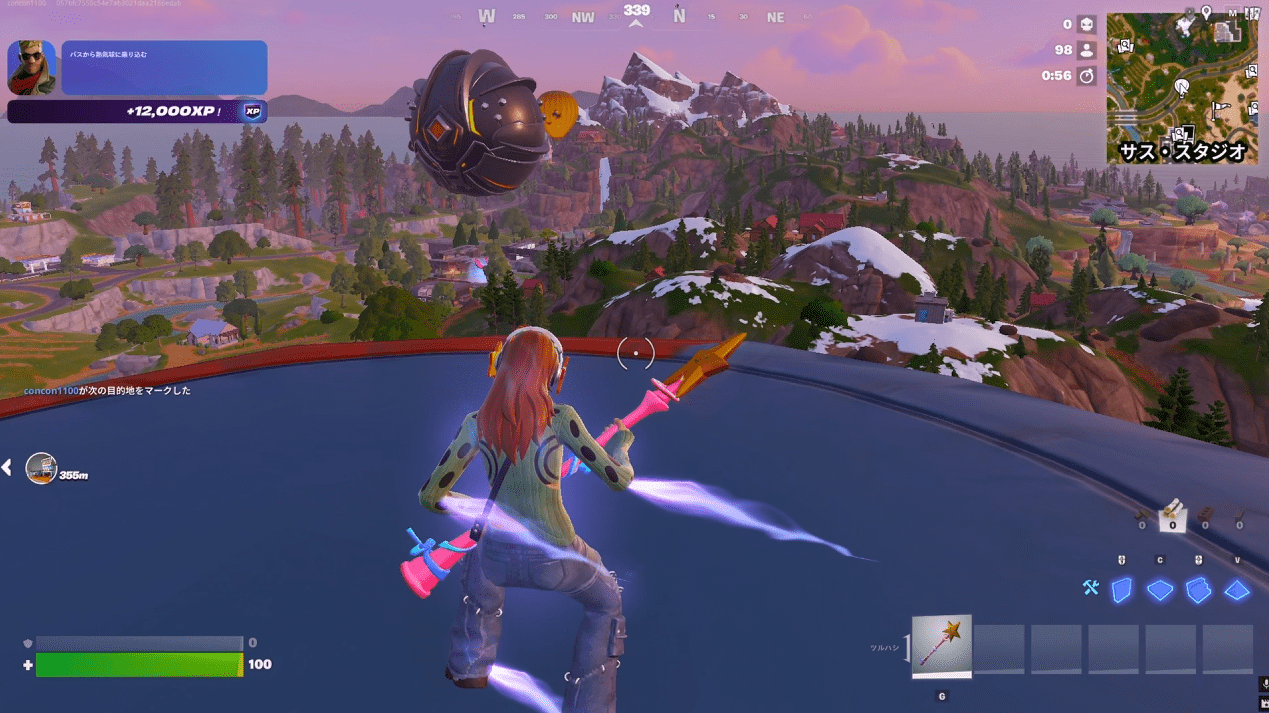
Task: Open the minimap labeled サス・スタジオ
Action: (x=1181, y=88)
